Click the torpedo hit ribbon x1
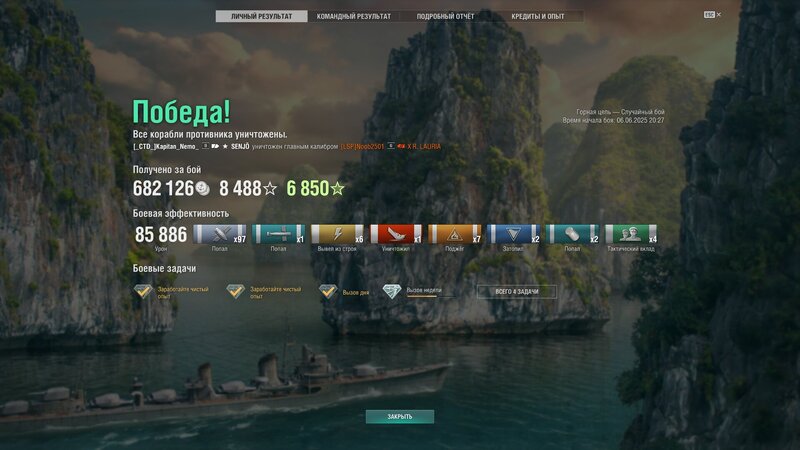 coord(278,234)
